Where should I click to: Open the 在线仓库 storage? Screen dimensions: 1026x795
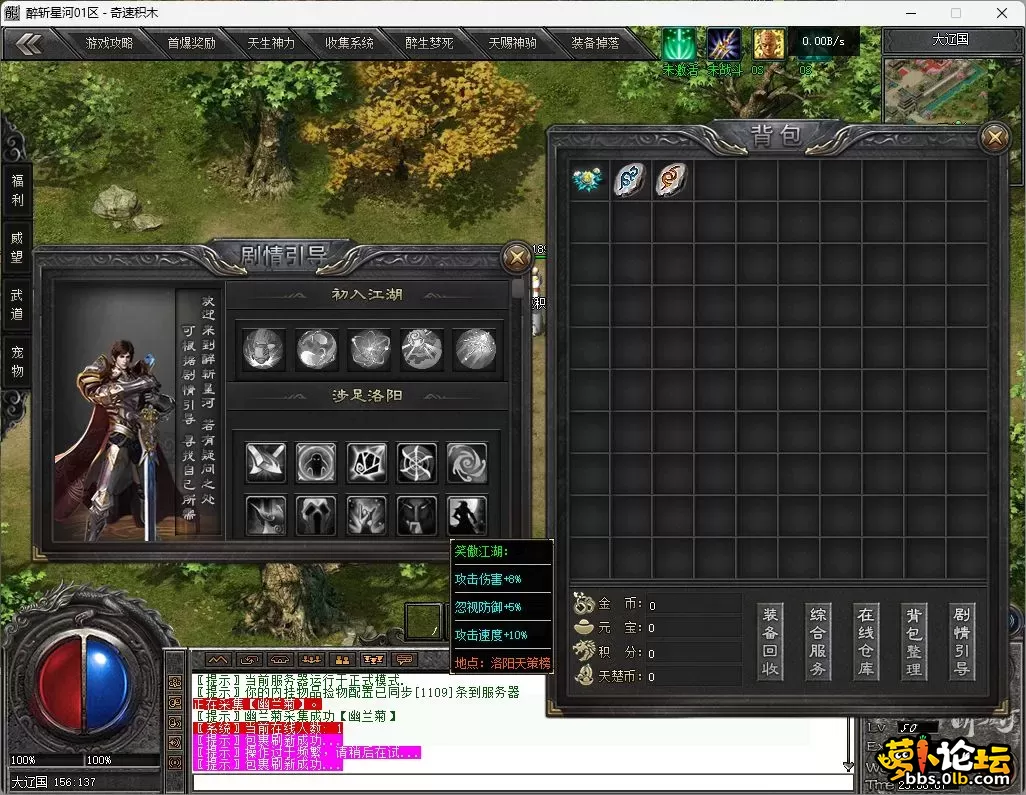click(866, 641)
